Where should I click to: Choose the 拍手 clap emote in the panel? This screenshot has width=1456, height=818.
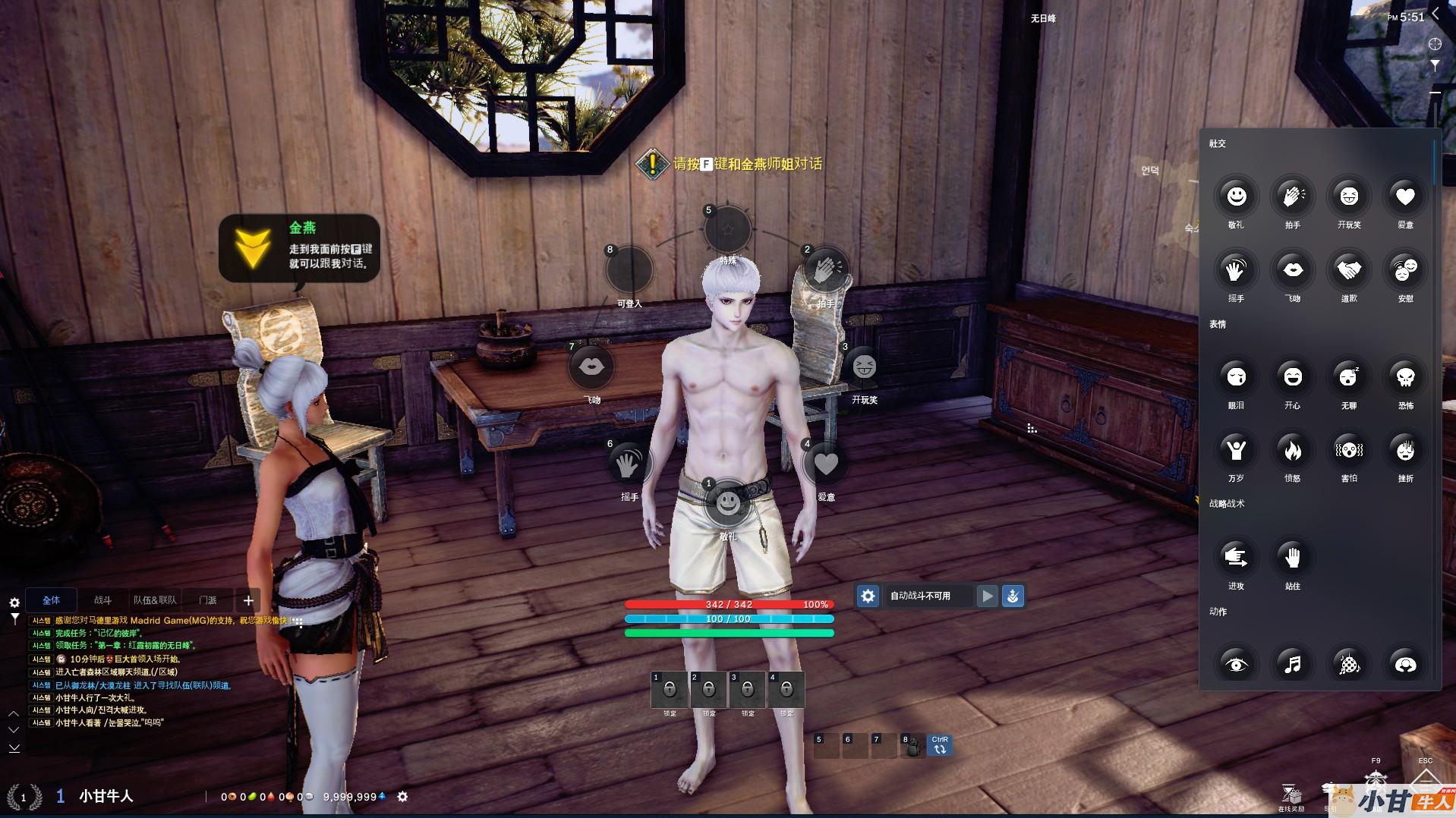(1292, 197)
